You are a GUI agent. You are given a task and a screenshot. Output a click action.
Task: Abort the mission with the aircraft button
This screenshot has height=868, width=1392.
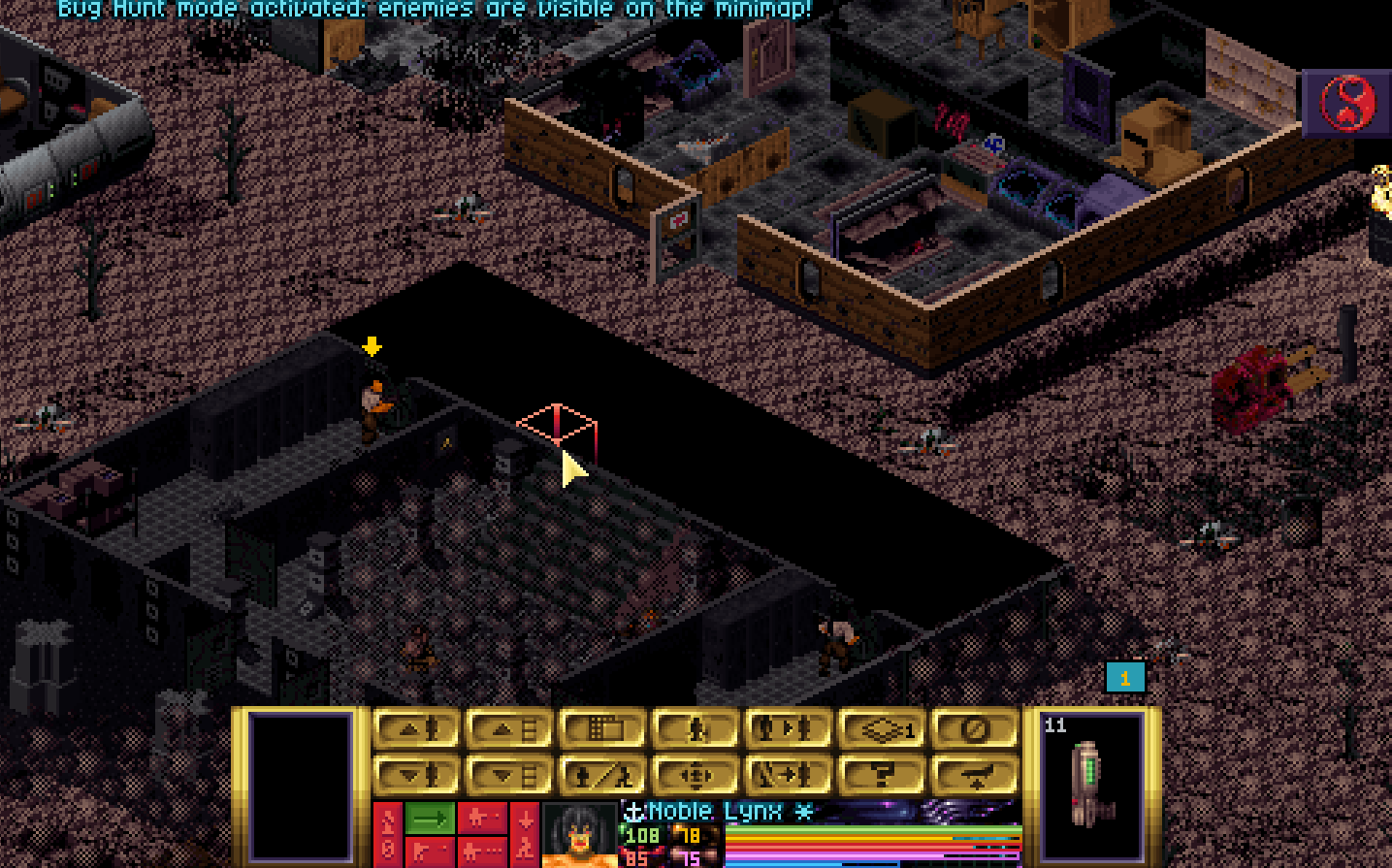click(974, 775)
